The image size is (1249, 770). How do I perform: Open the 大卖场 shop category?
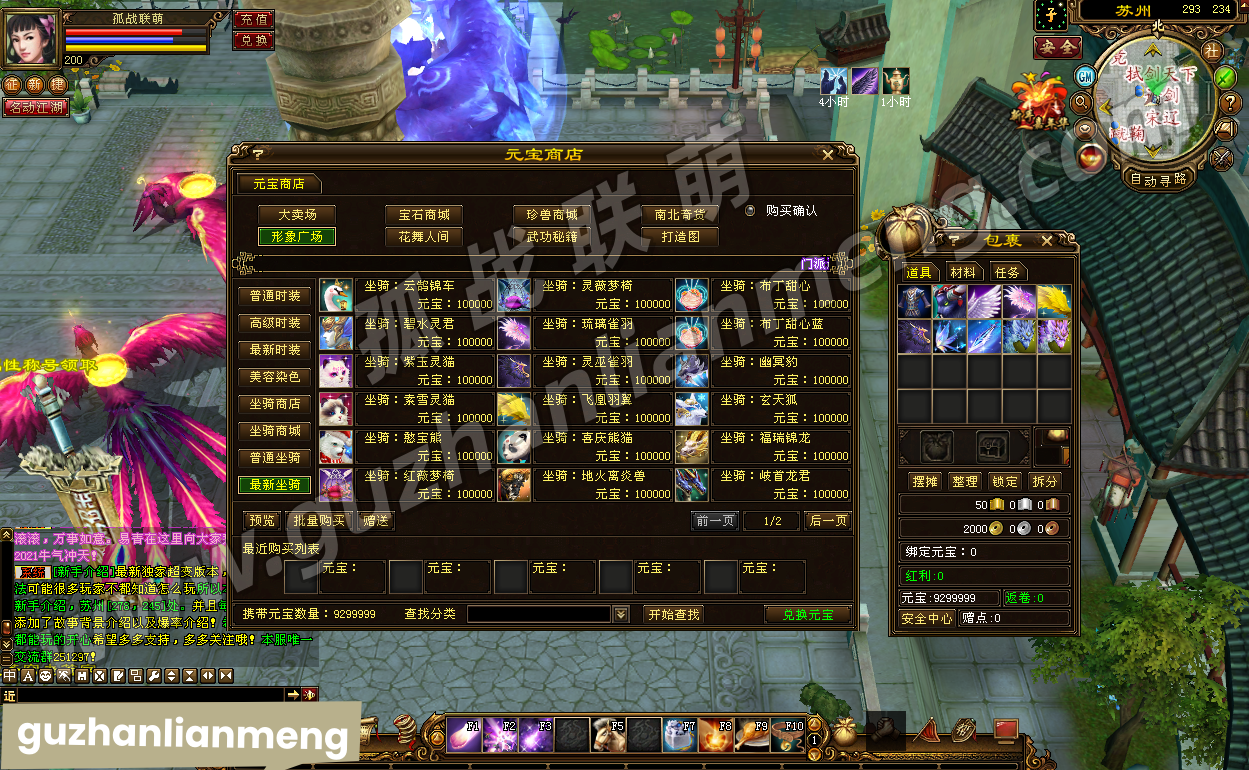point(296,215)
